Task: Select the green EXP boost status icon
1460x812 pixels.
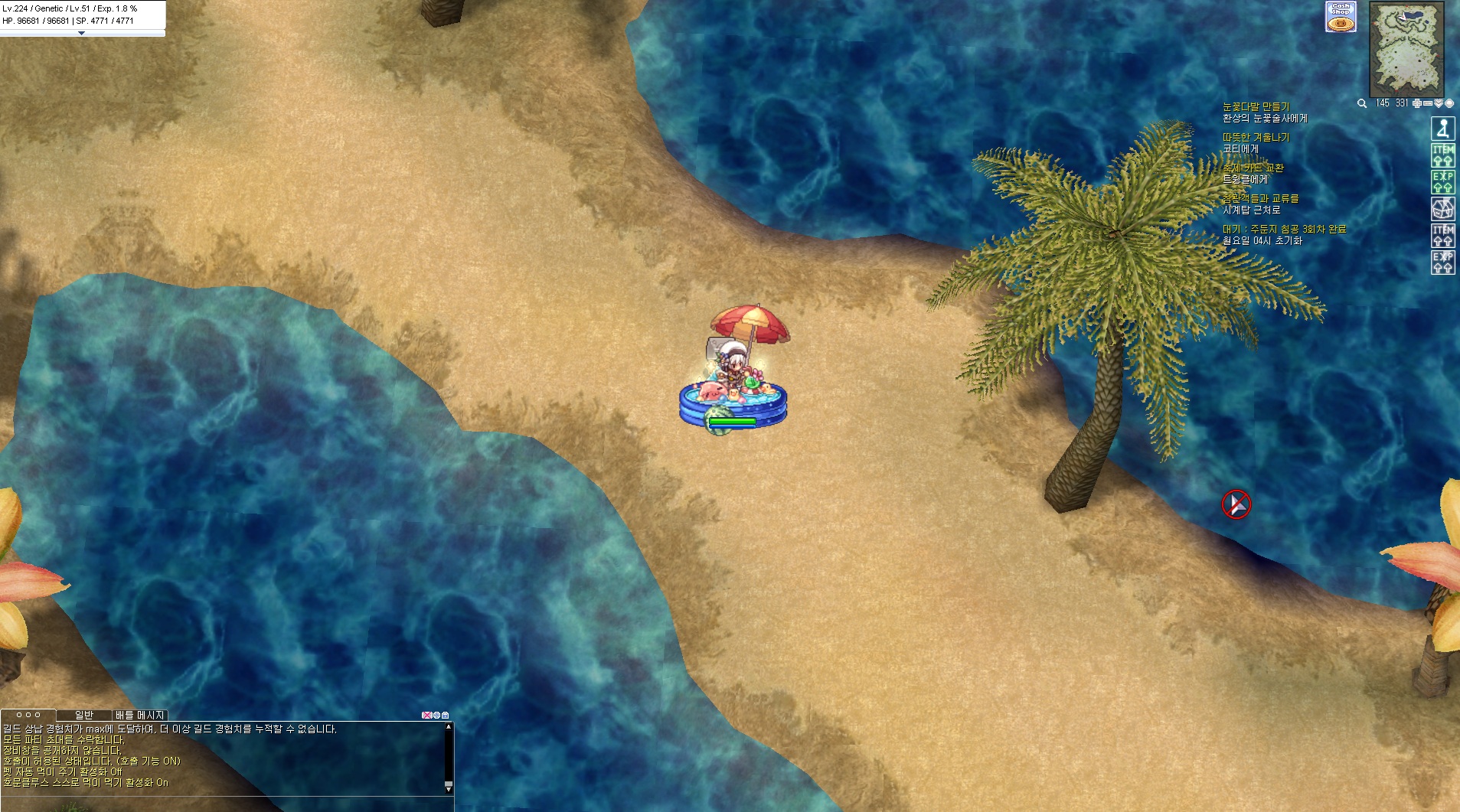Action: coord(1443,181)
